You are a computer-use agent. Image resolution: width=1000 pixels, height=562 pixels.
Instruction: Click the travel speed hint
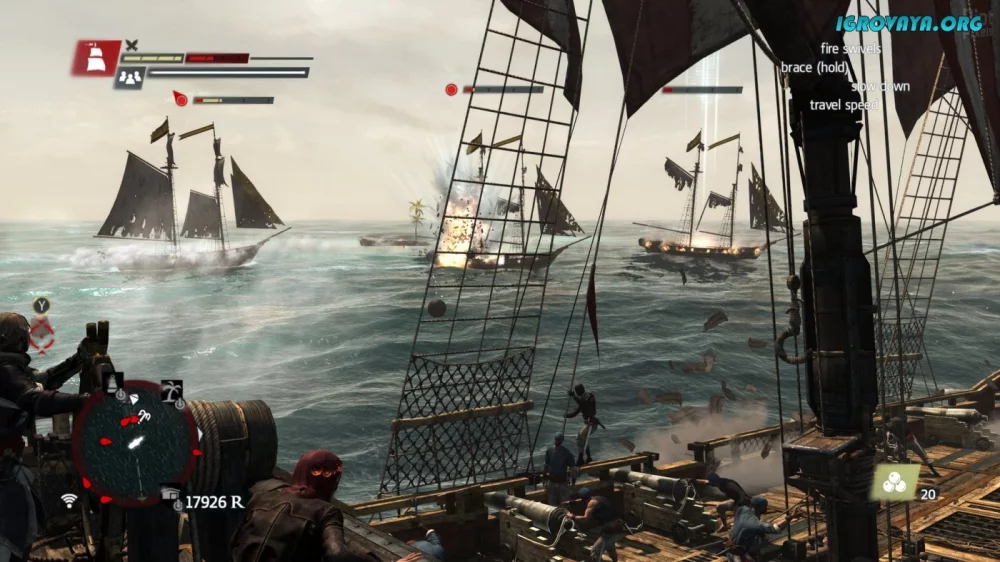(843, 105)
